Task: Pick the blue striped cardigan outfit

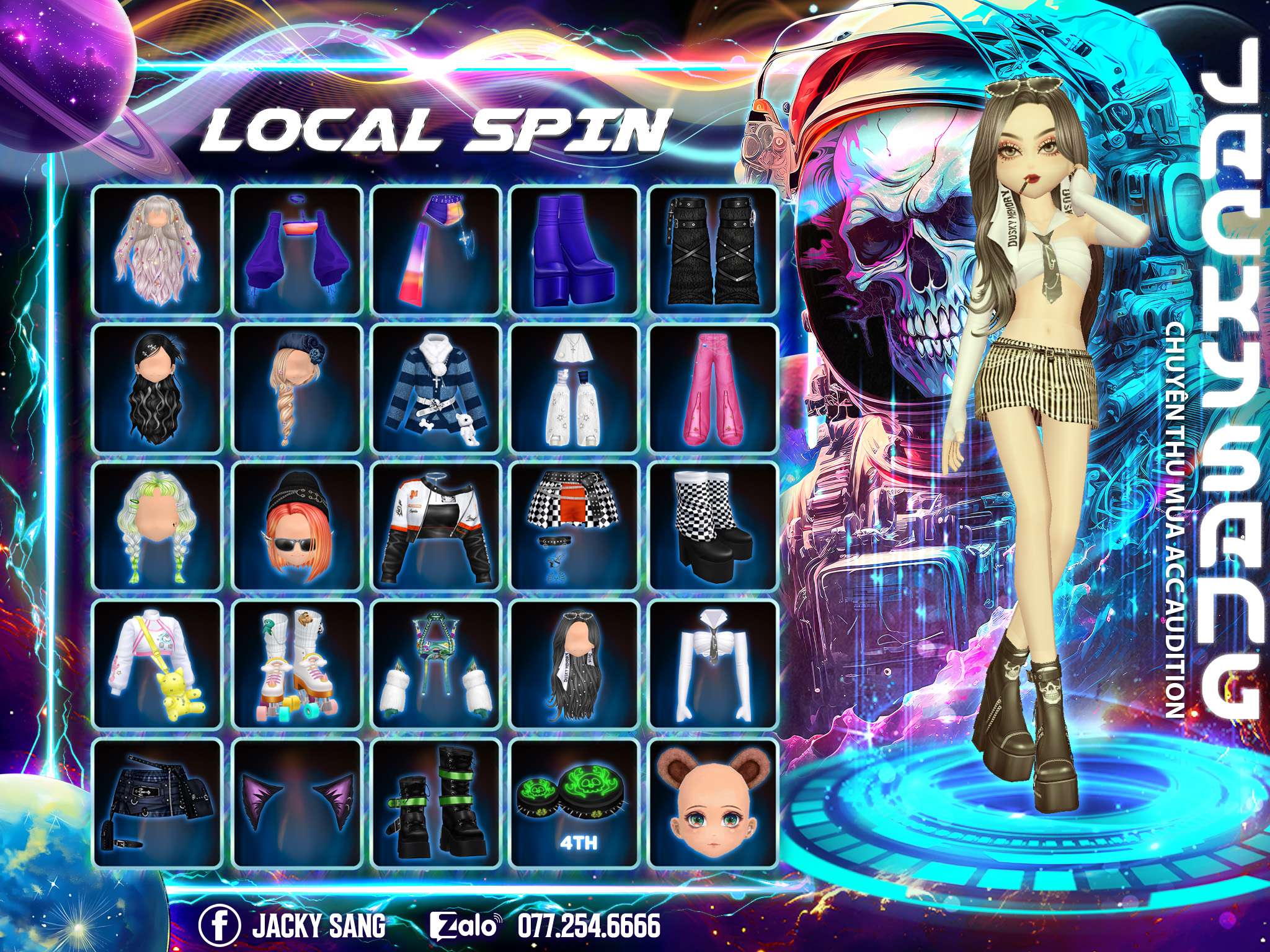Action: (435, 388)
